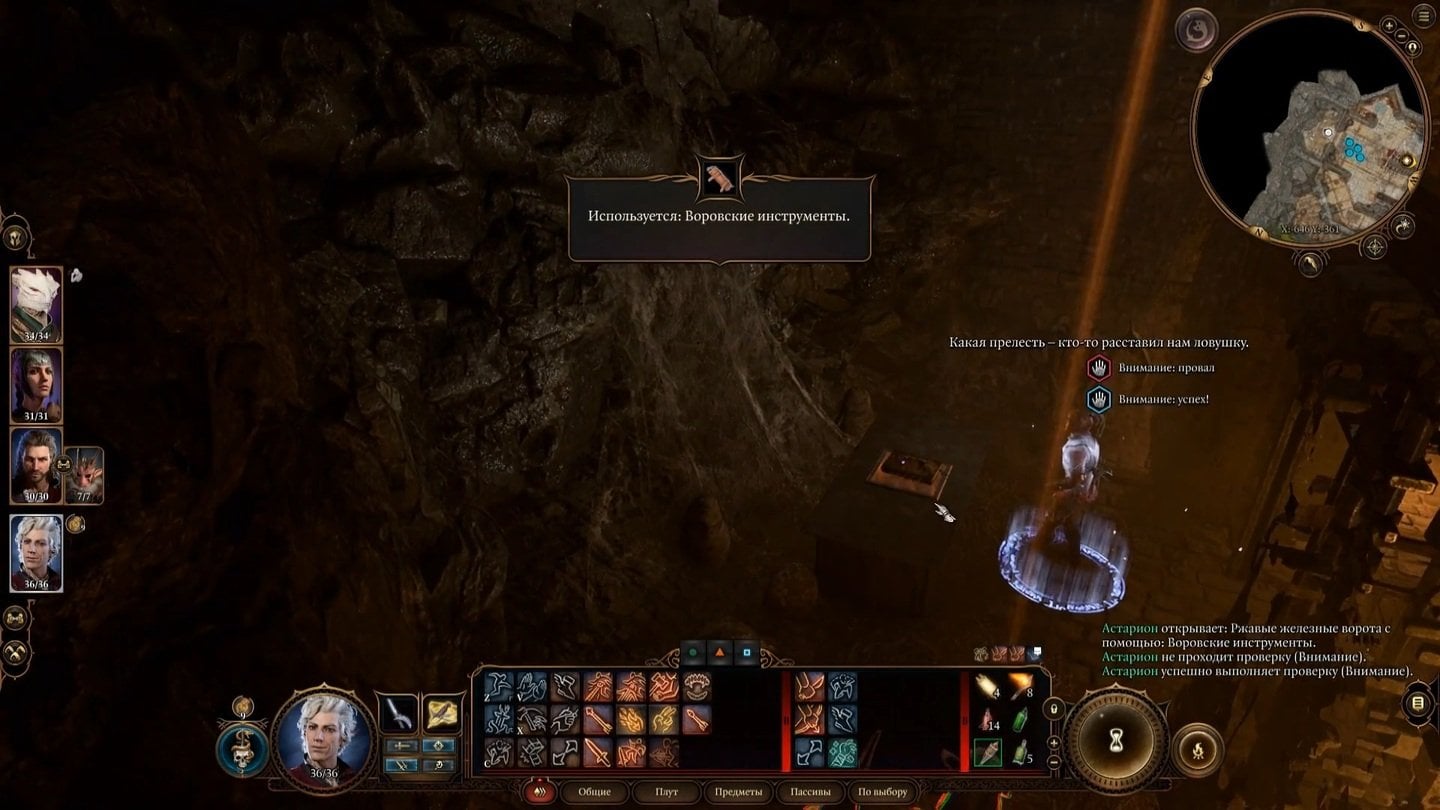Select the imp familiar portrait
The height and width of the screenshot is (810, 1440).
coord(84,474)
